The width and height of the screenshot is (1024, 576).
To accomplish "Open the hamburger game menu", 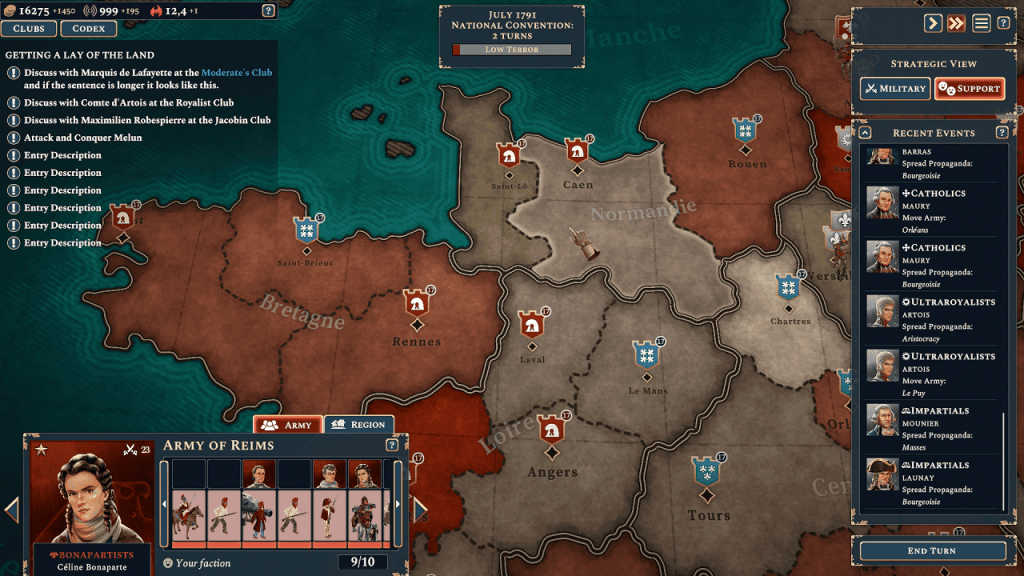I will point(982,23).
